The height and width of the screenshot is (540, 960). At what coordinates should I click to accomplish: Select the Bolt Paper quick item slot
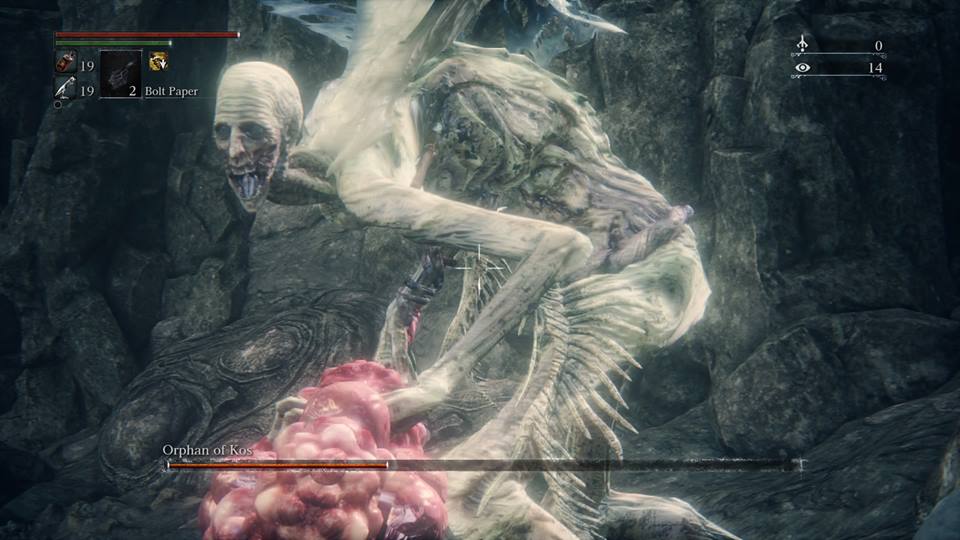(121, 73)
